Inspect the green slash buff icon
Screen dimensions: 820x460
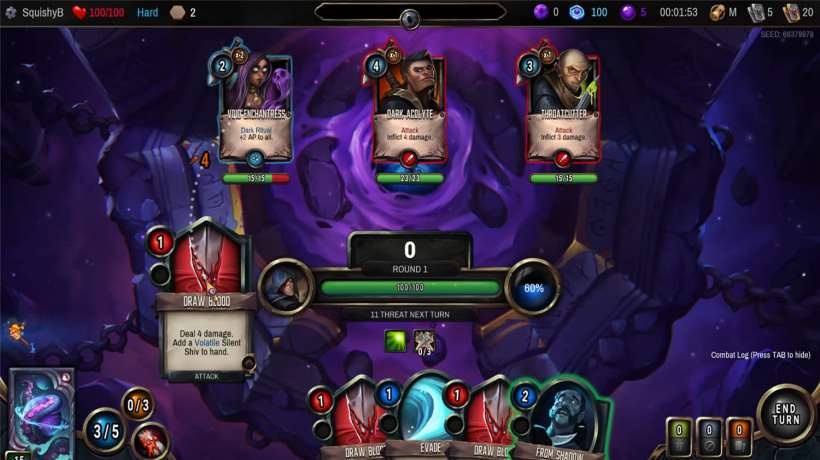pos(396,341)
